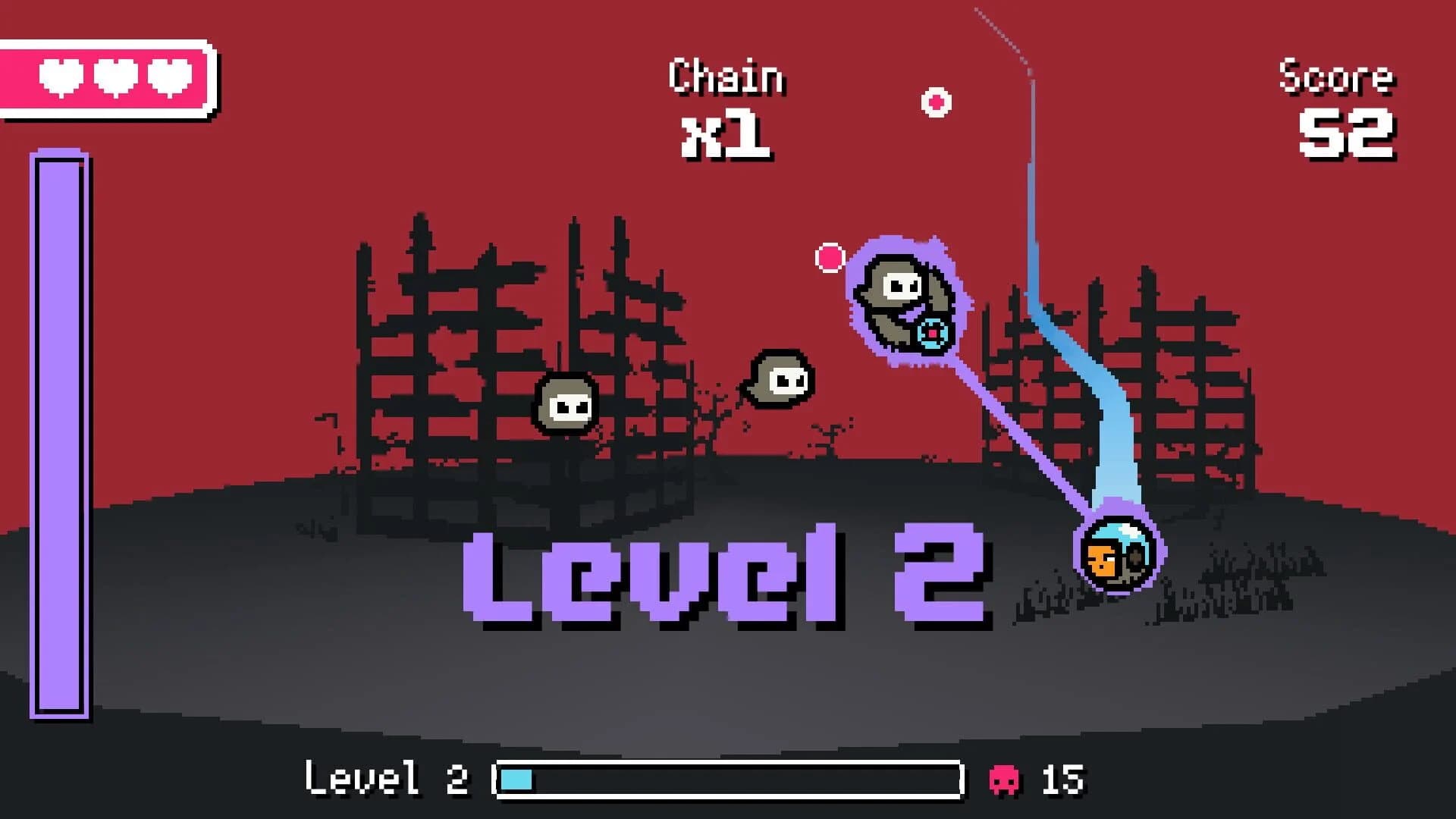Toggle the pink orb beside the glowing enemy
1456x819 pixels.
click(830, 258)
